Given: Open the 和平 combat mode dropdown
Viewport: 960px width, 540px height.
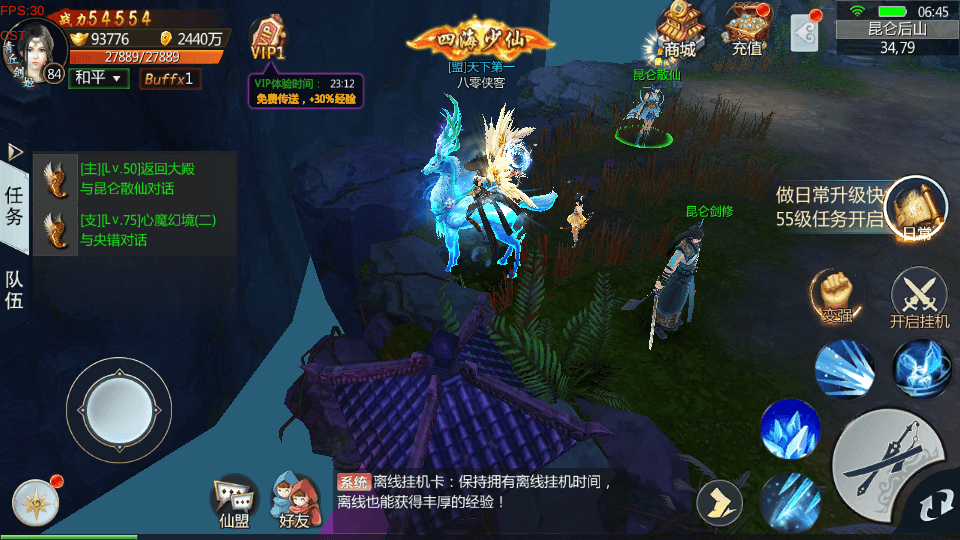Looking at the screenshot, I should click(x=98, y=78).
